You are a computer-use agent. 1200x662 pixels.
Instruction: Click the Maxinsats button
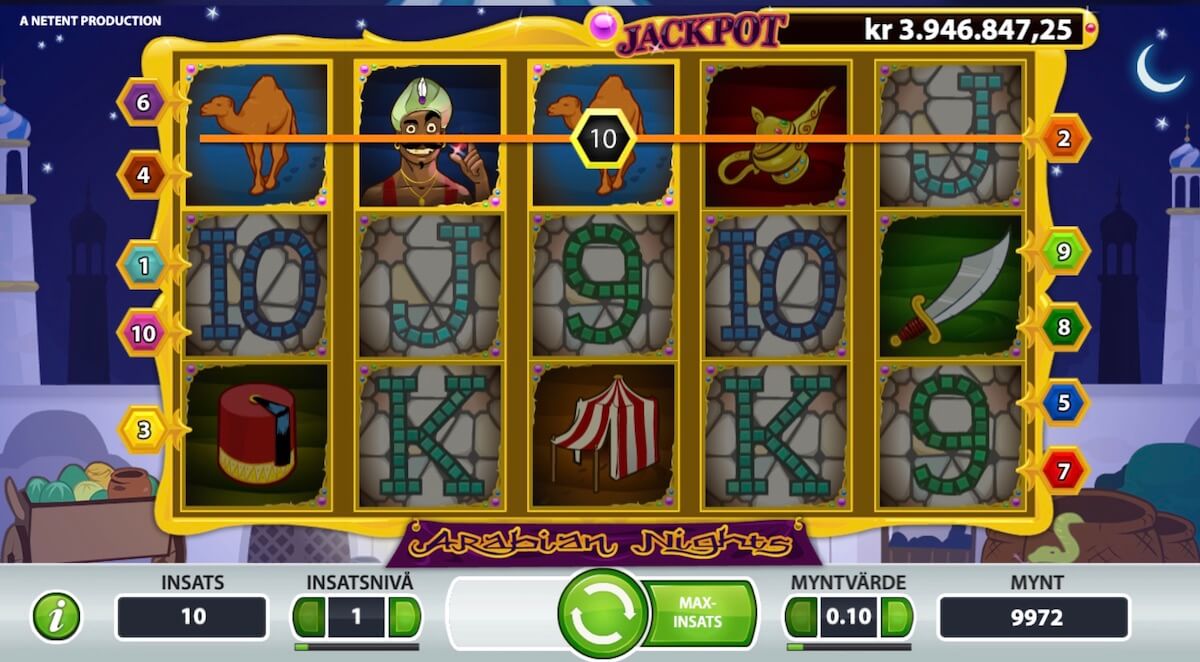(700, 613)
